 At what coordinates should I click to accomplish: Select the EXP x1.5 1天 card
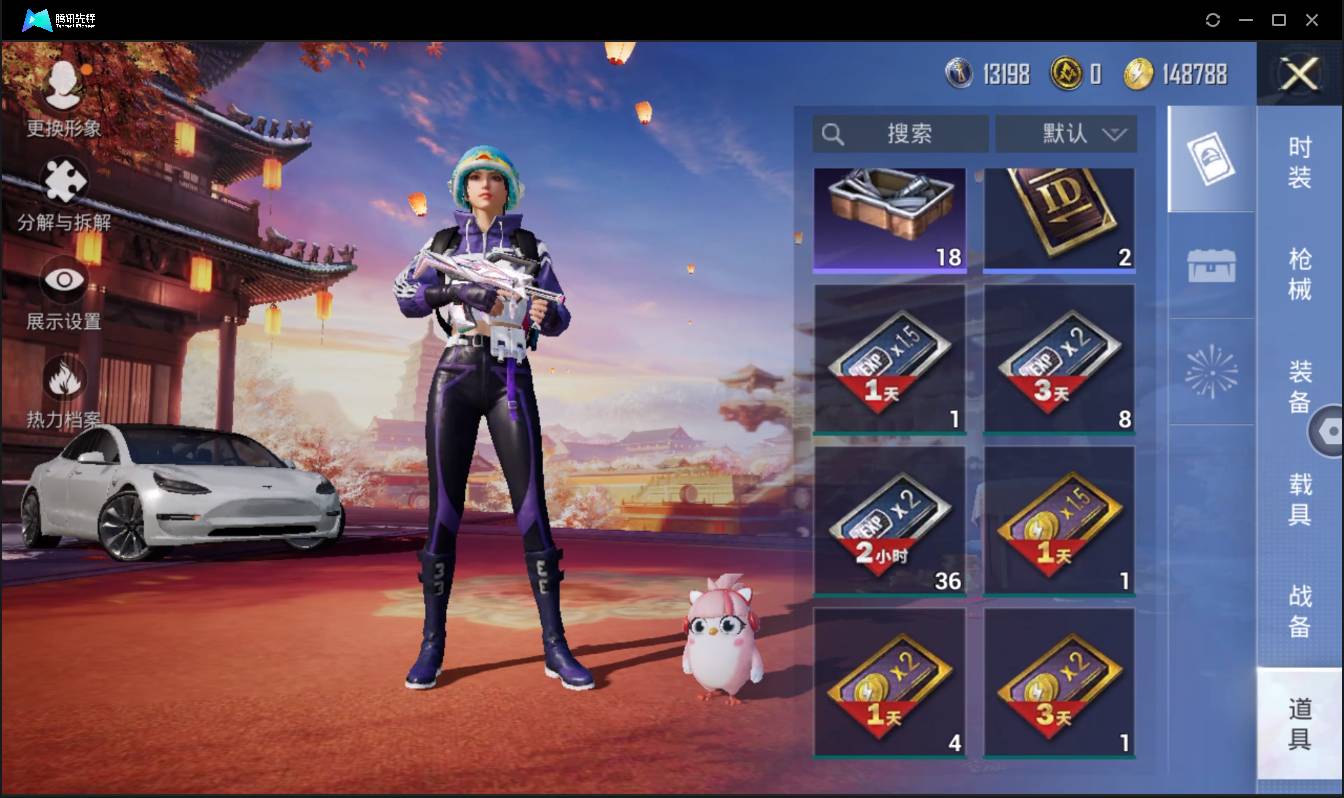coord(889,359)
